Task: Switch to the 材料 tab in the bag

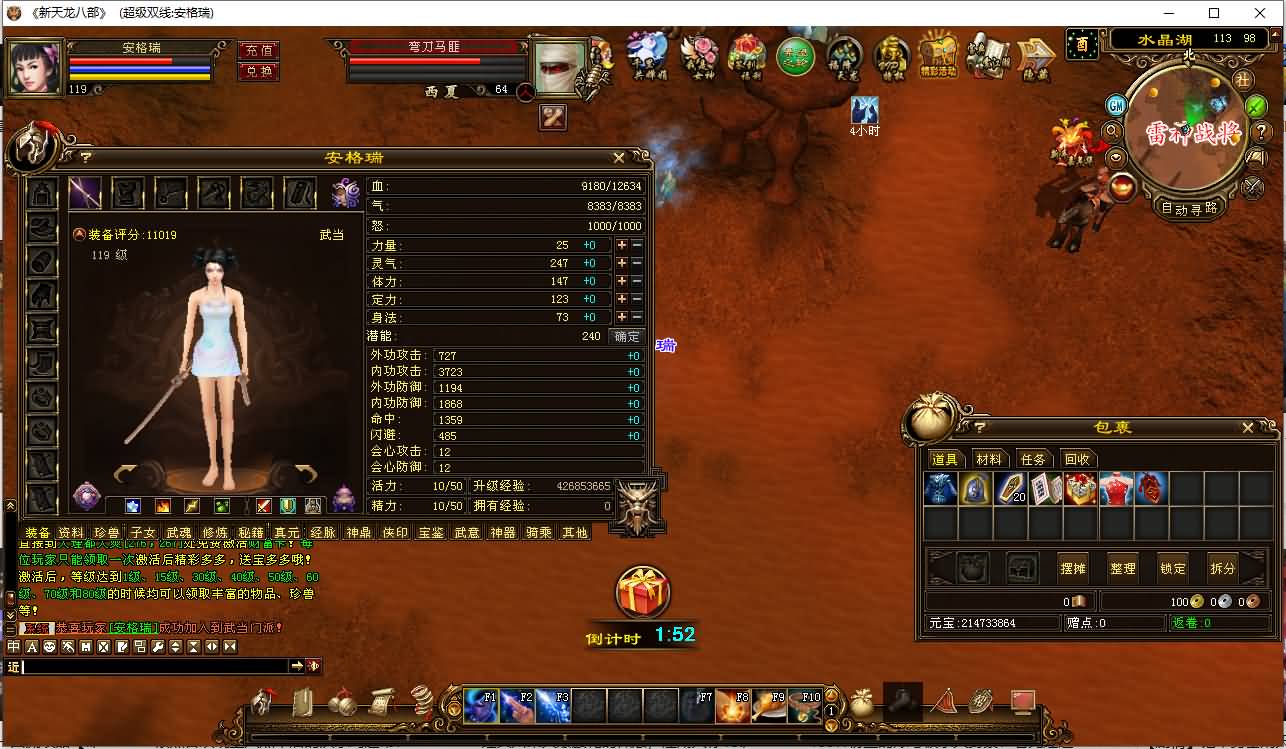Action: (x=989, y=458)
